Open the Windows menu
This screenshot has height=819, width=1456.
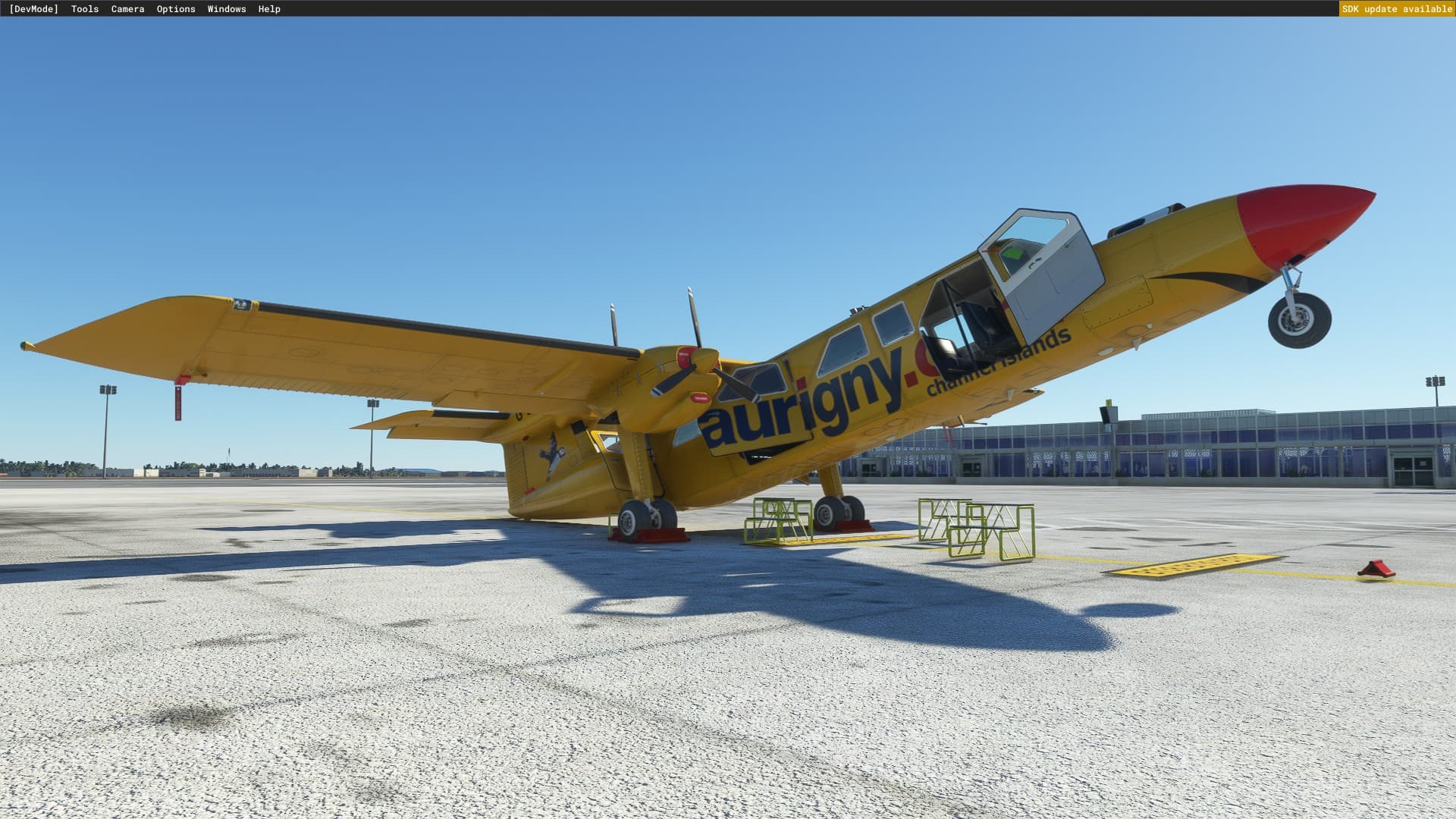[x=226, y=8]
